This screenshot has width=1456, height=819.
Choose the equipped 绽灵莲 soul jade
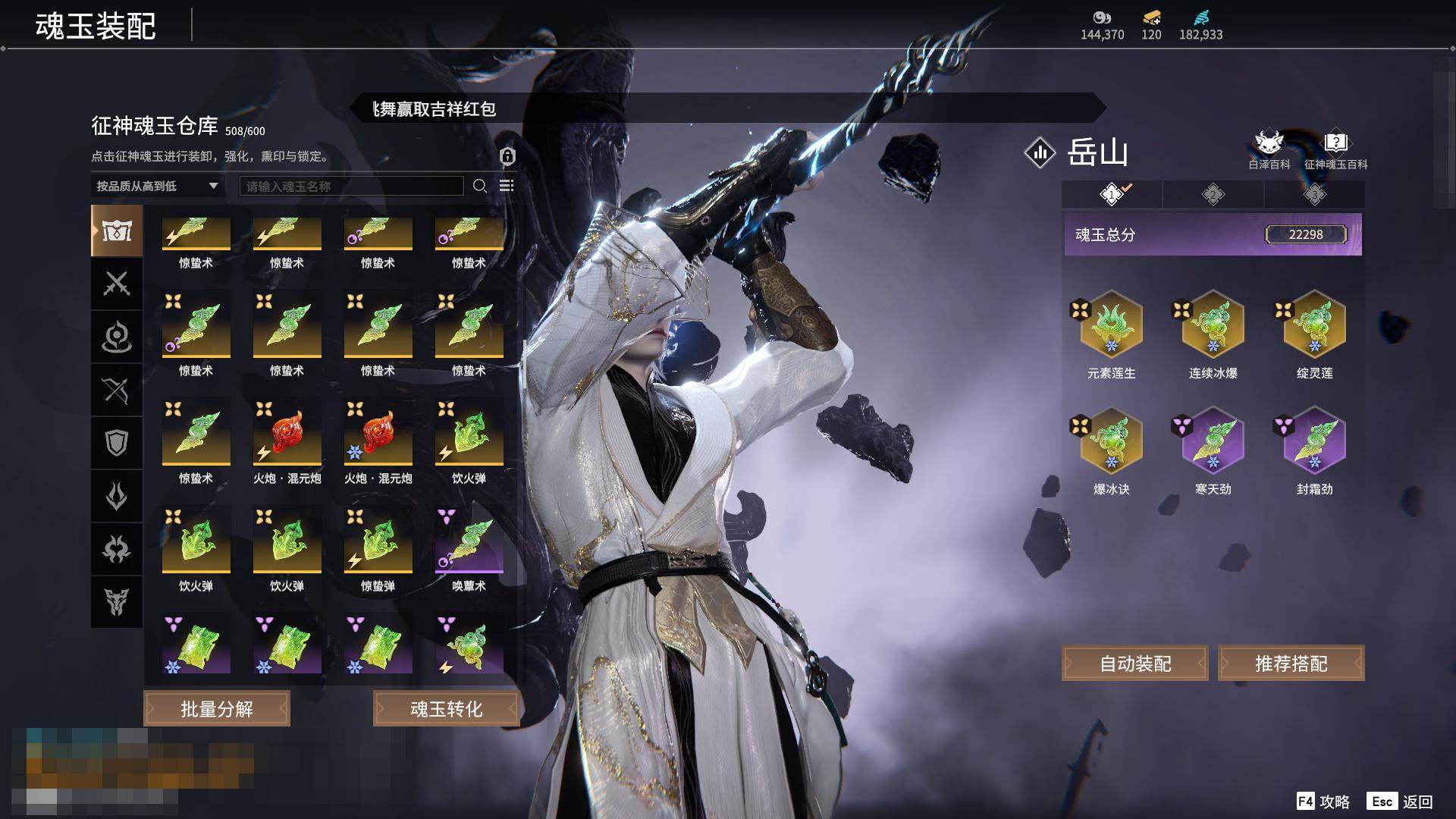point(1314,326)
